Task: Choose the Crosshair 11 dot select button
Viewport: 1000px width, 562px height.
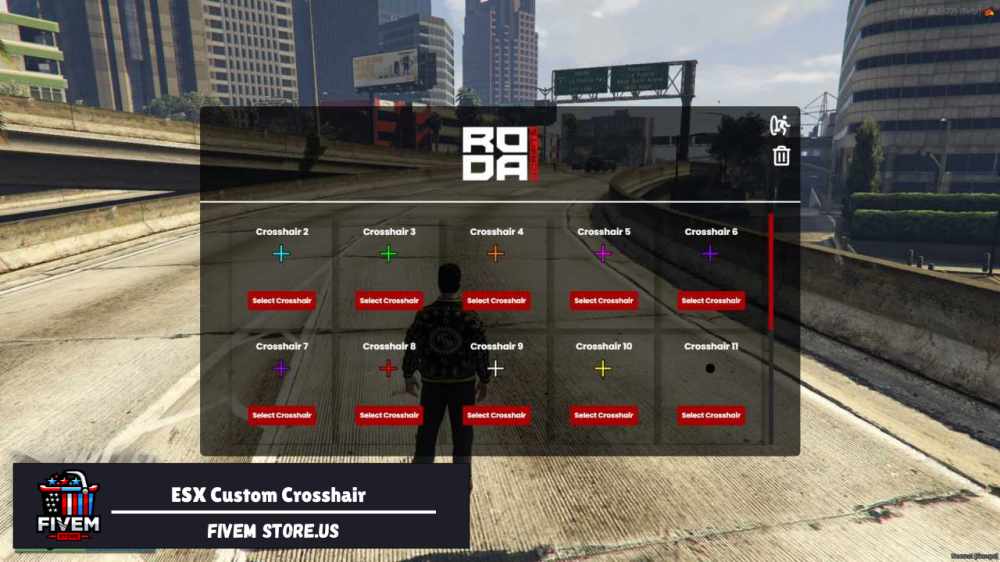Action: click(711, 415)
